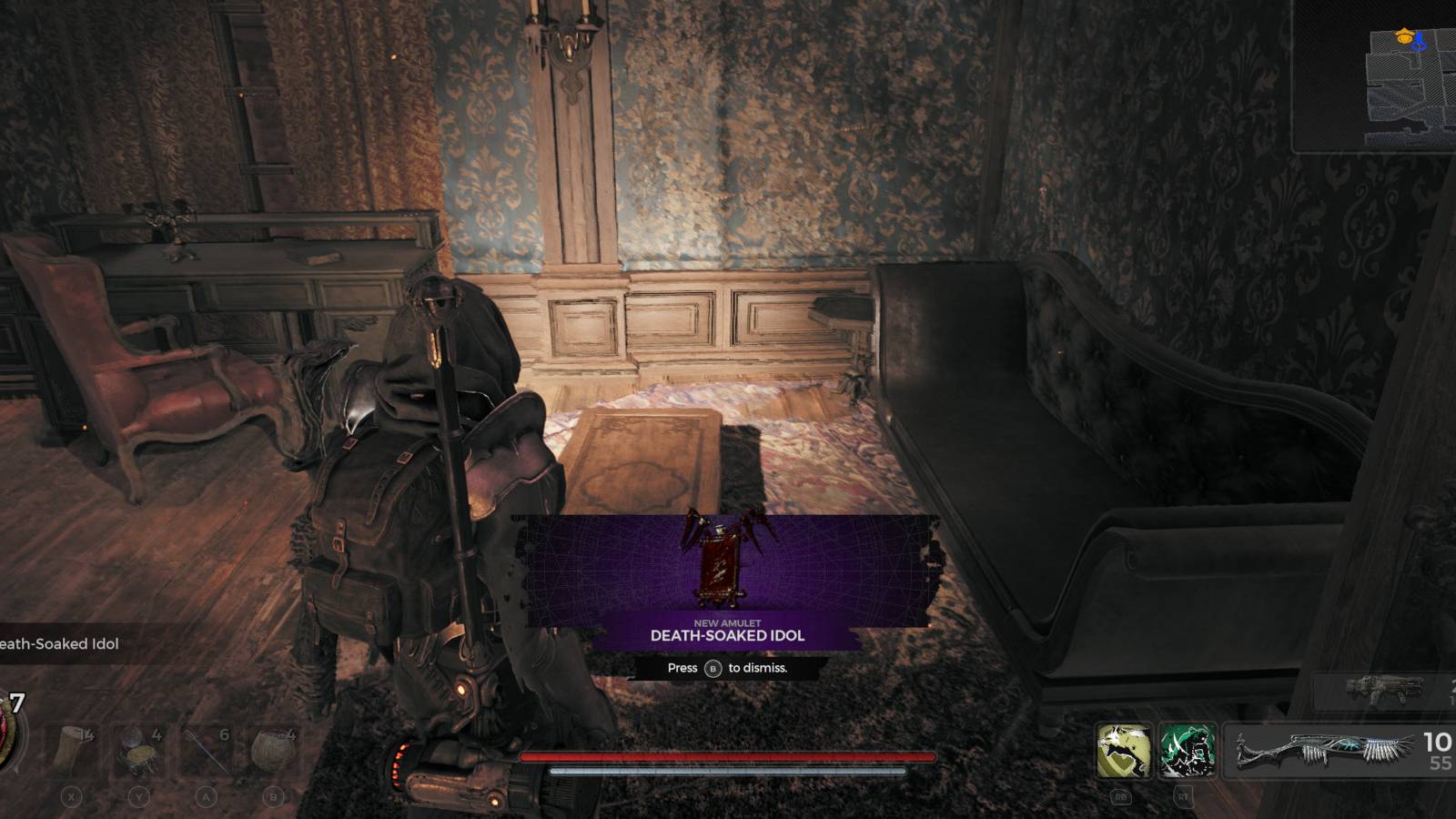Image resolution: width=1456 pixels, height=819 pixels.
Task: Click the blue player marker on the minimap
Action: pos(1418,44)
